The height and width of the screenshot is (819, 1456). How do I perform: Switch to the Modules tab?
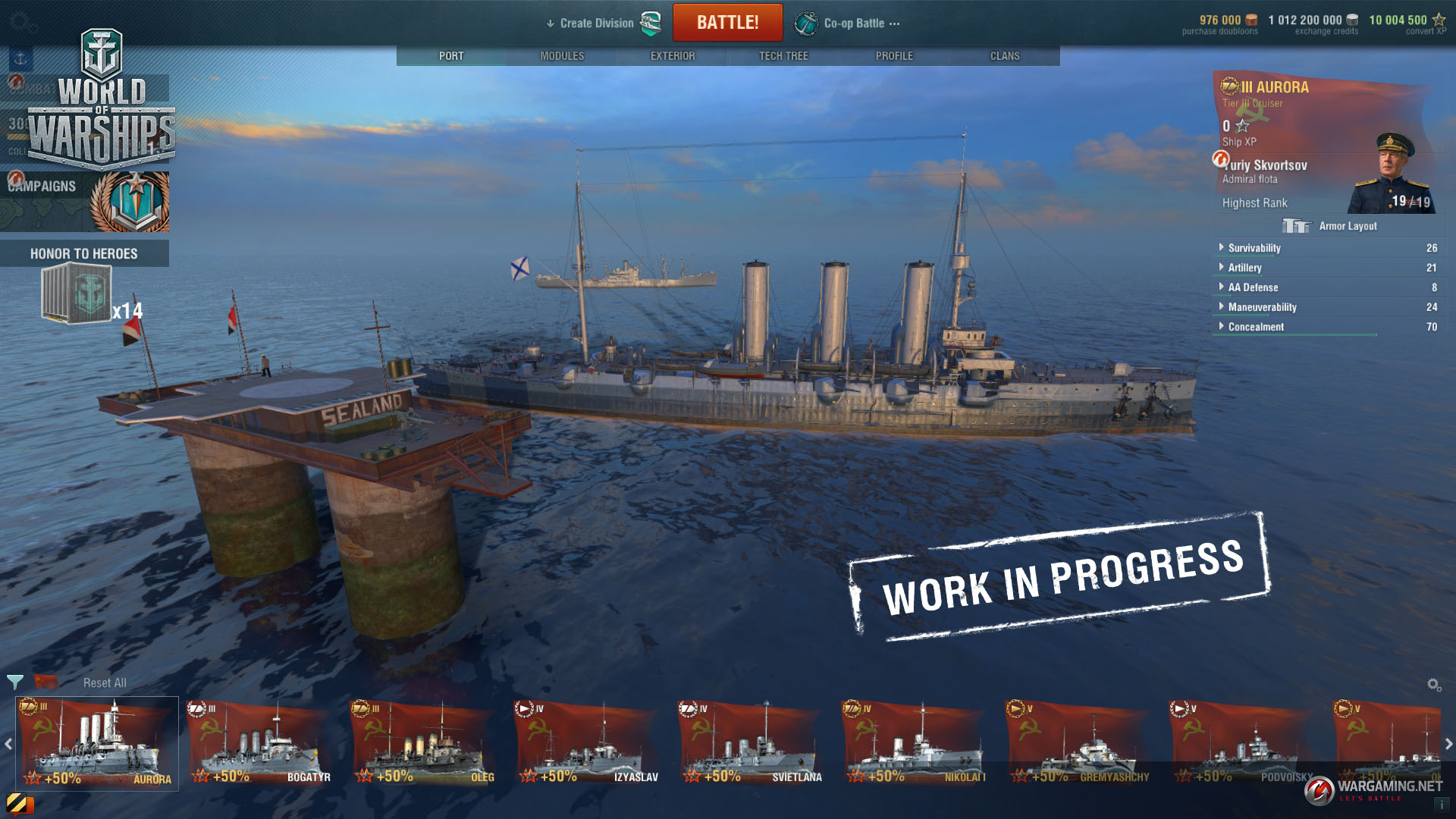coord(562,56)
